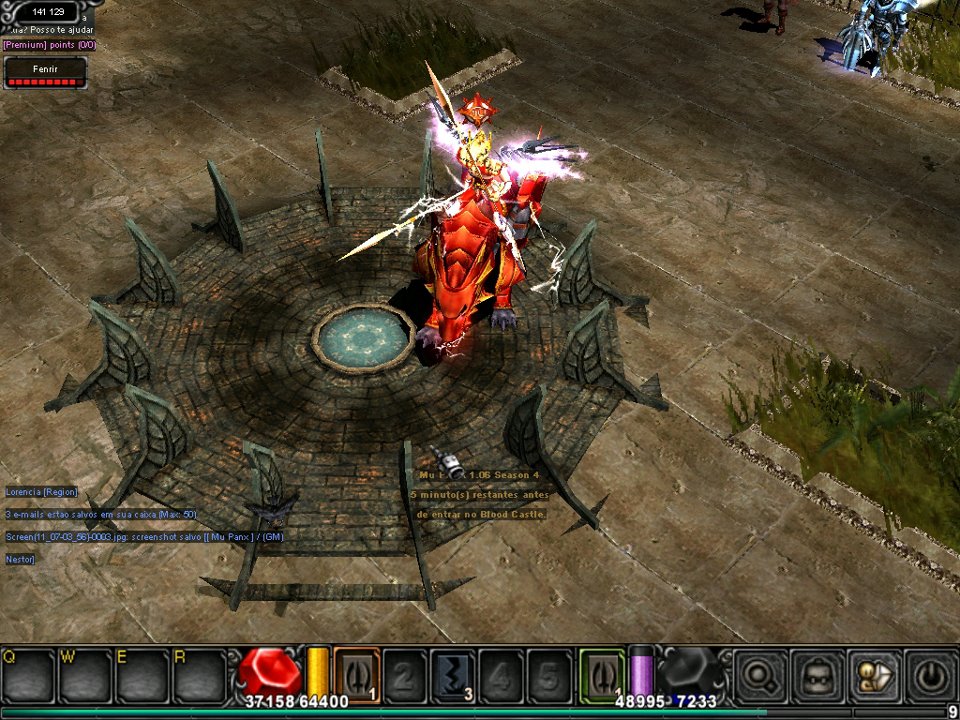
Task: Click the Q item hotkey slot
Action: [27, 676]
